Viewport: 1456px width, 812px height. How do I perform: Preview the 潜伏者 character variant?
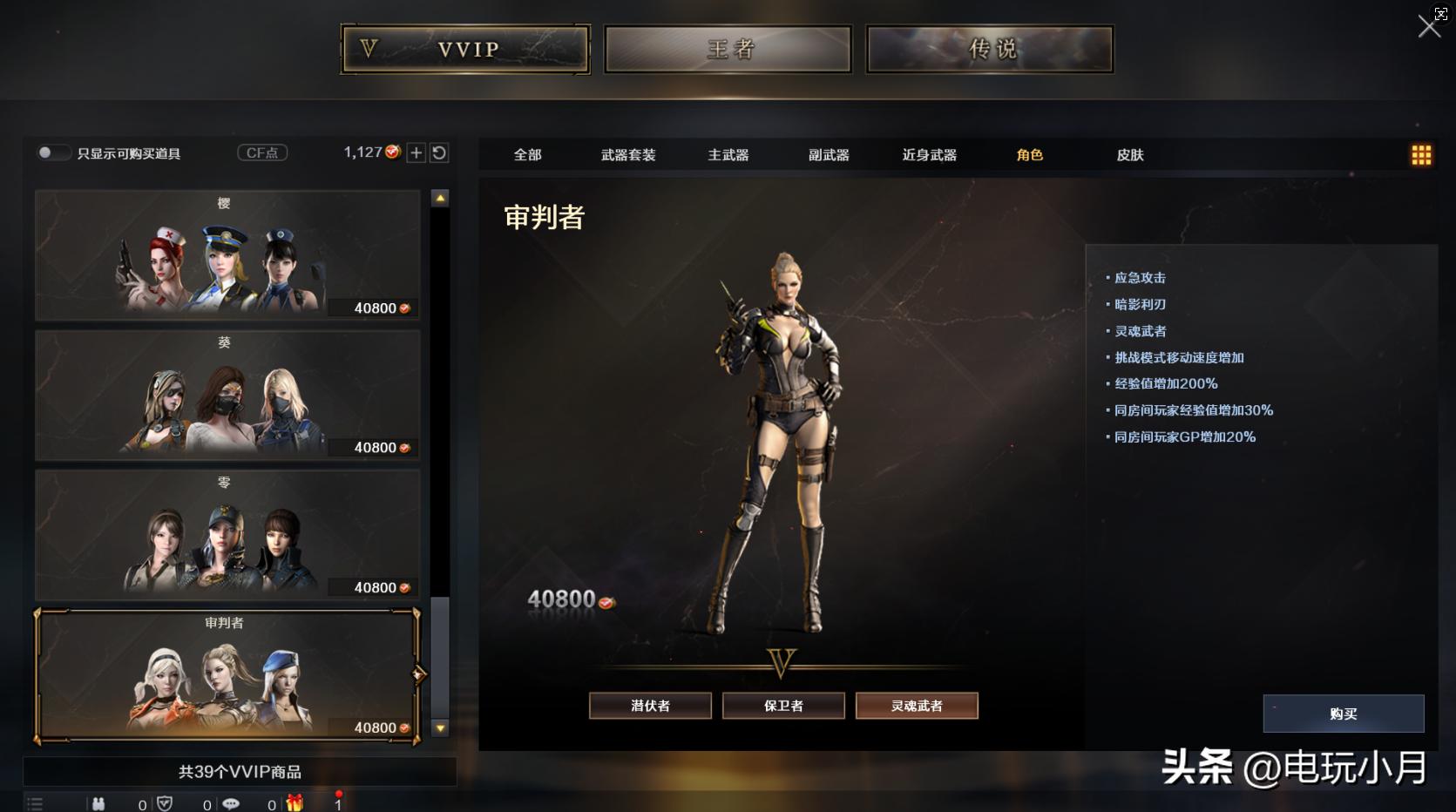point(650,706)
